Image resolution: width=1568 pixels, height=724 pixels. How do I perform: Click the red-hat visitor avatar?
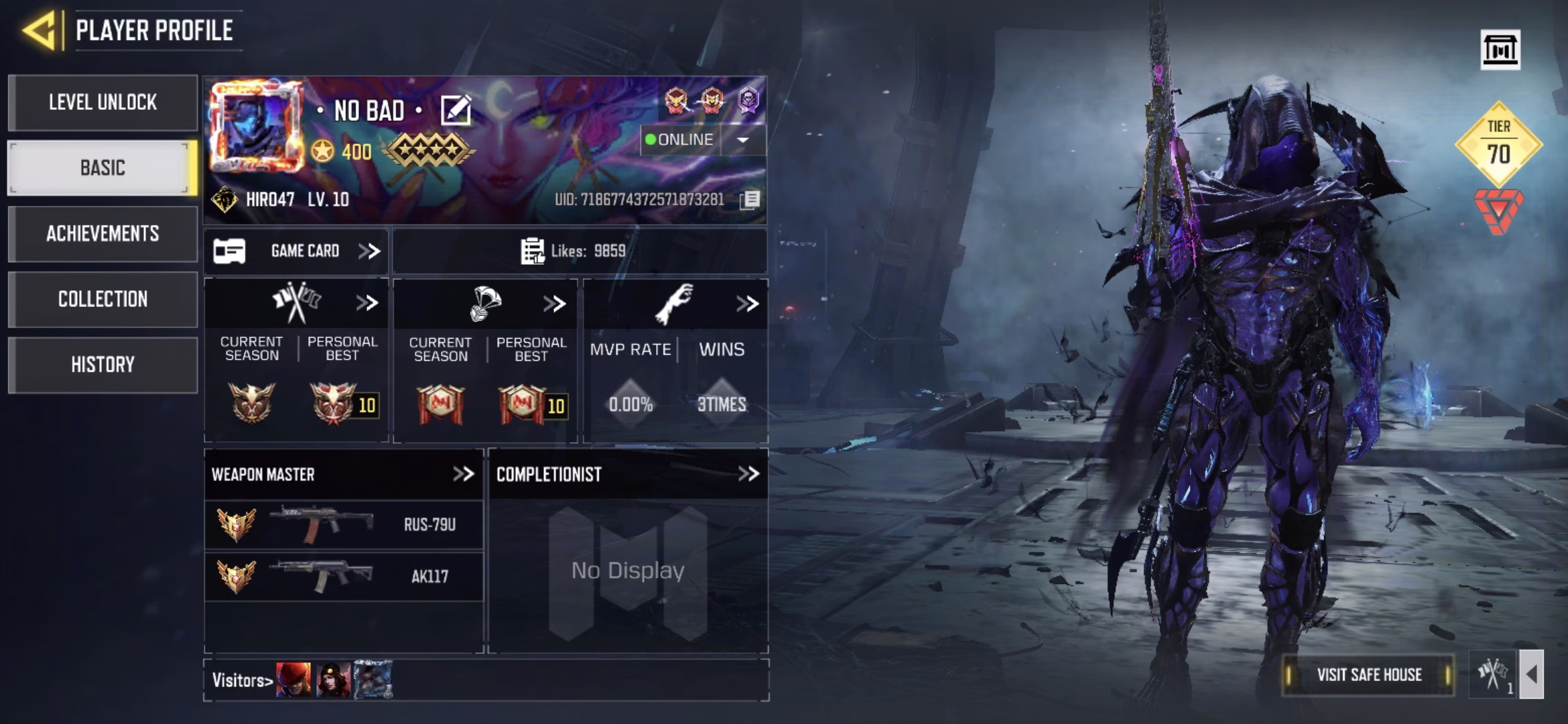coord(293,680)
